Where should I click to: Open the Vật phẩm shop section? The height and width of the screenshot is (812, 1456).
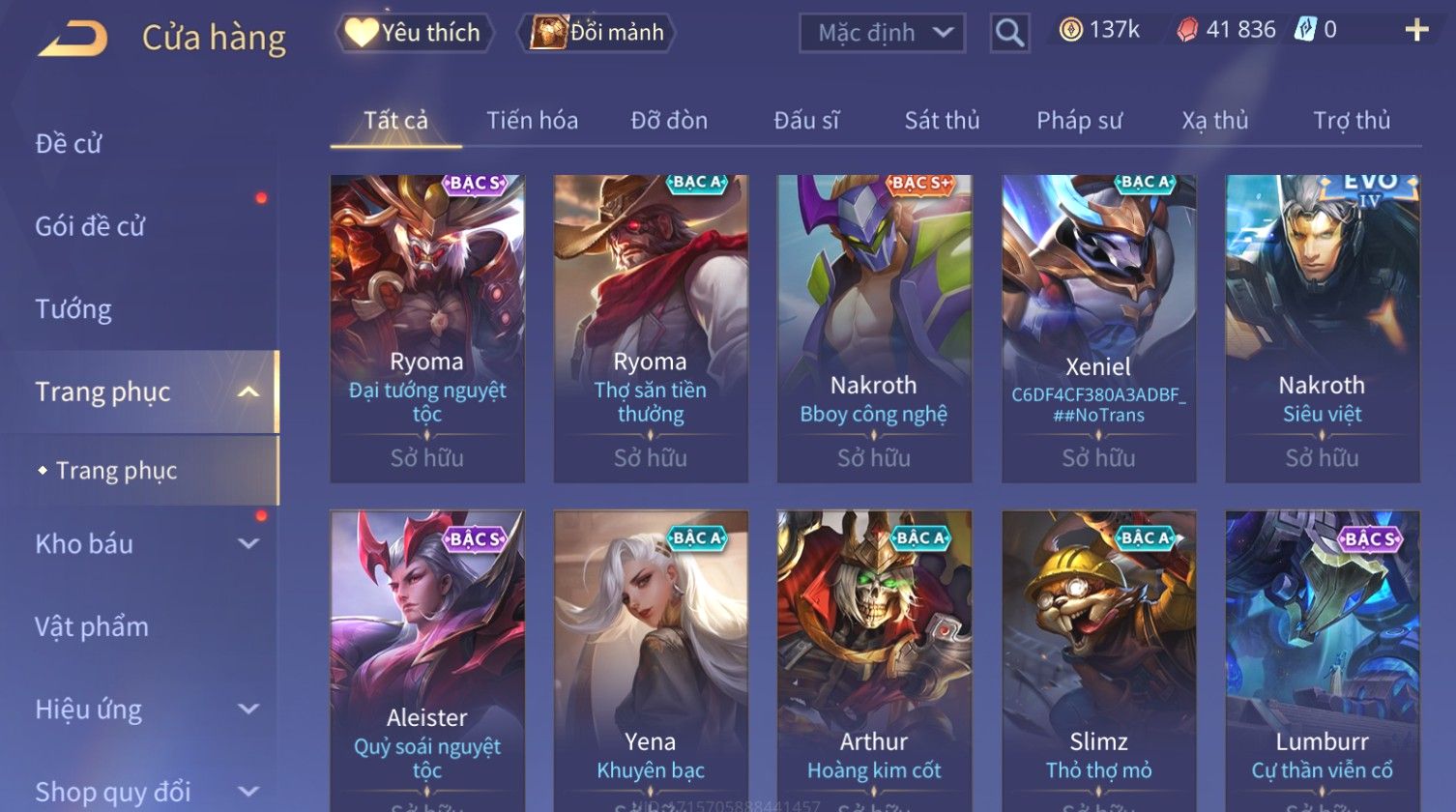coord(92,626)
